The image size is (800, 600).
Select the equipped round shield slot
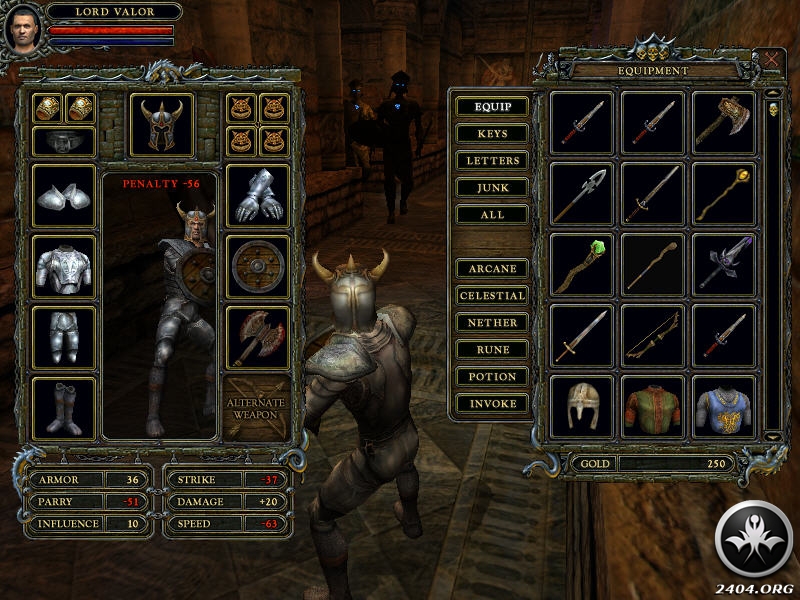258,267
